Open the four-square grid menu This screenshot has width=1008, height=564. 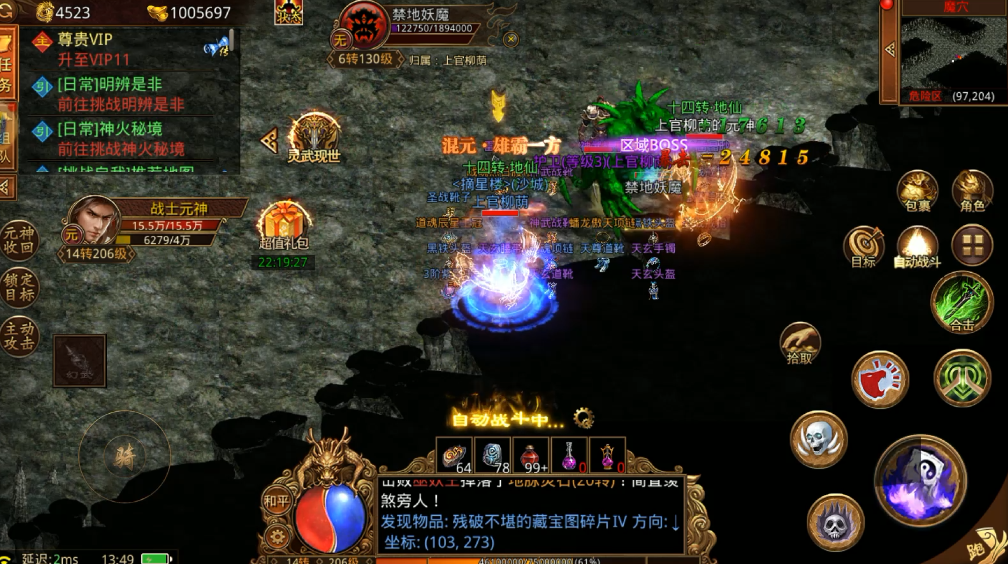[x=971, y=245]
